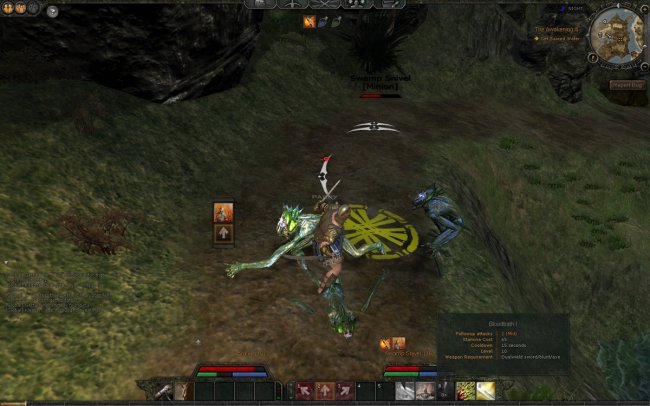650x406 pixels.
Task: Click the Report Bug button
Action: 627,85
